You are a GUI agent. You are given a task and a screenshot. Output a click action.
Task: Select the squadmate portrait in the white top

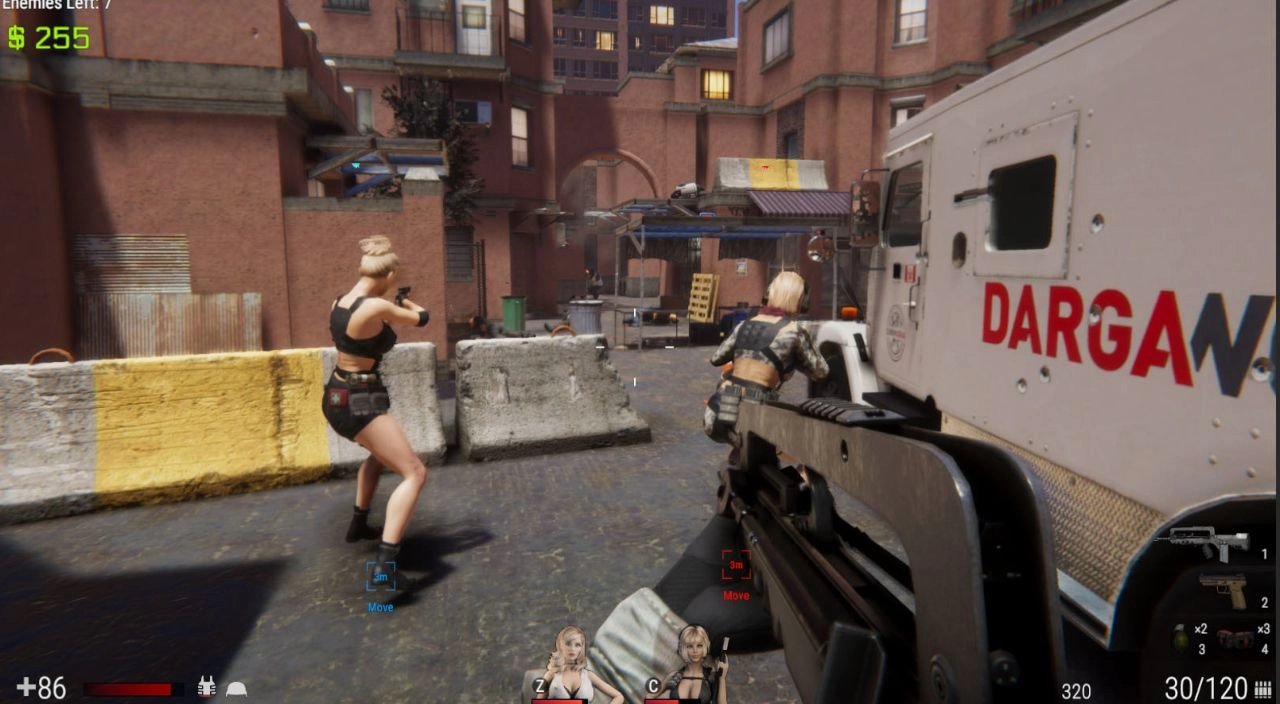point(571,665)
